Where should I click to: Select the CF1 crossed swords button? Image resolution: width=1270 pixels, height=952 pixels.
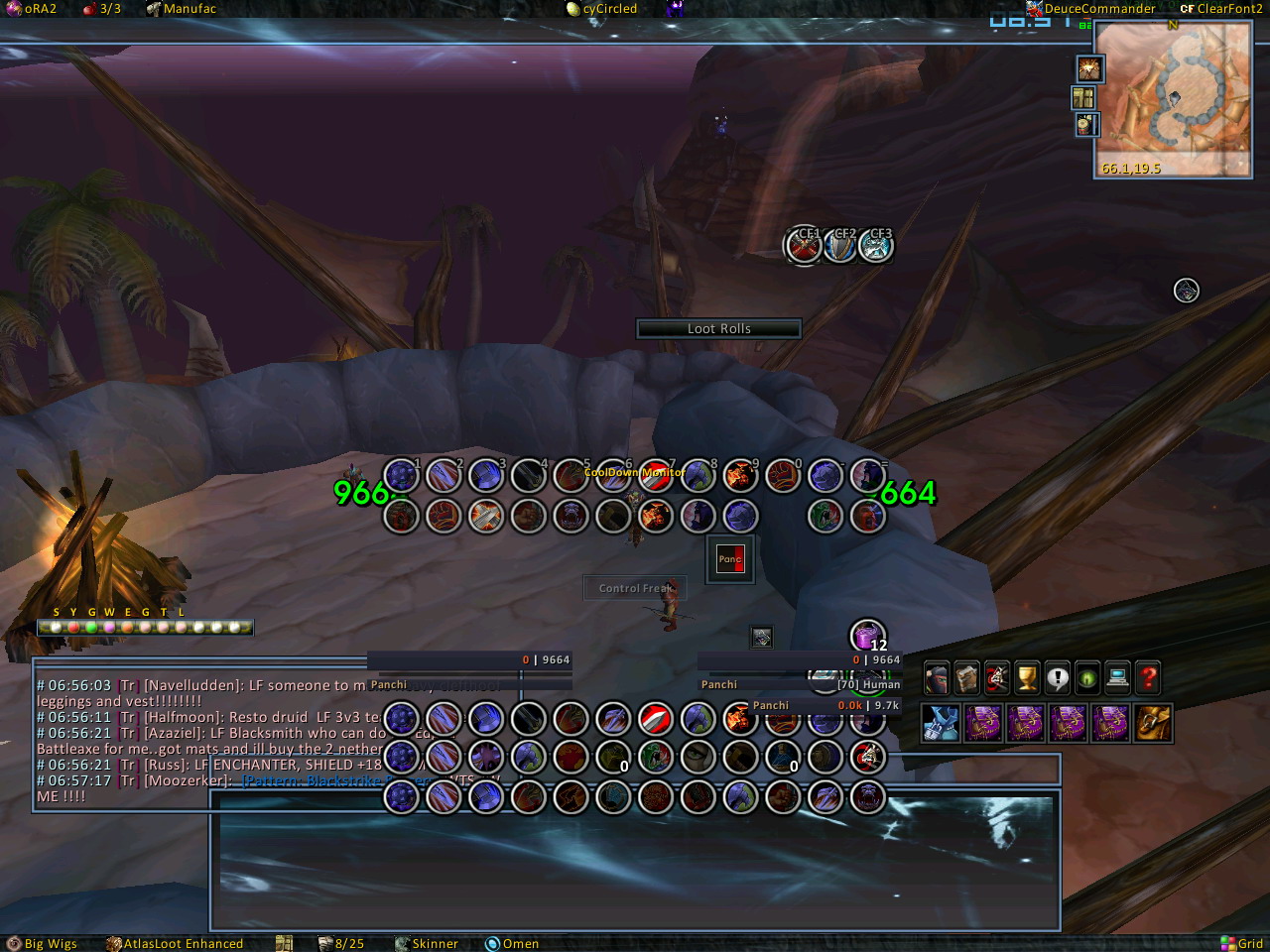(x=804, y=245)
